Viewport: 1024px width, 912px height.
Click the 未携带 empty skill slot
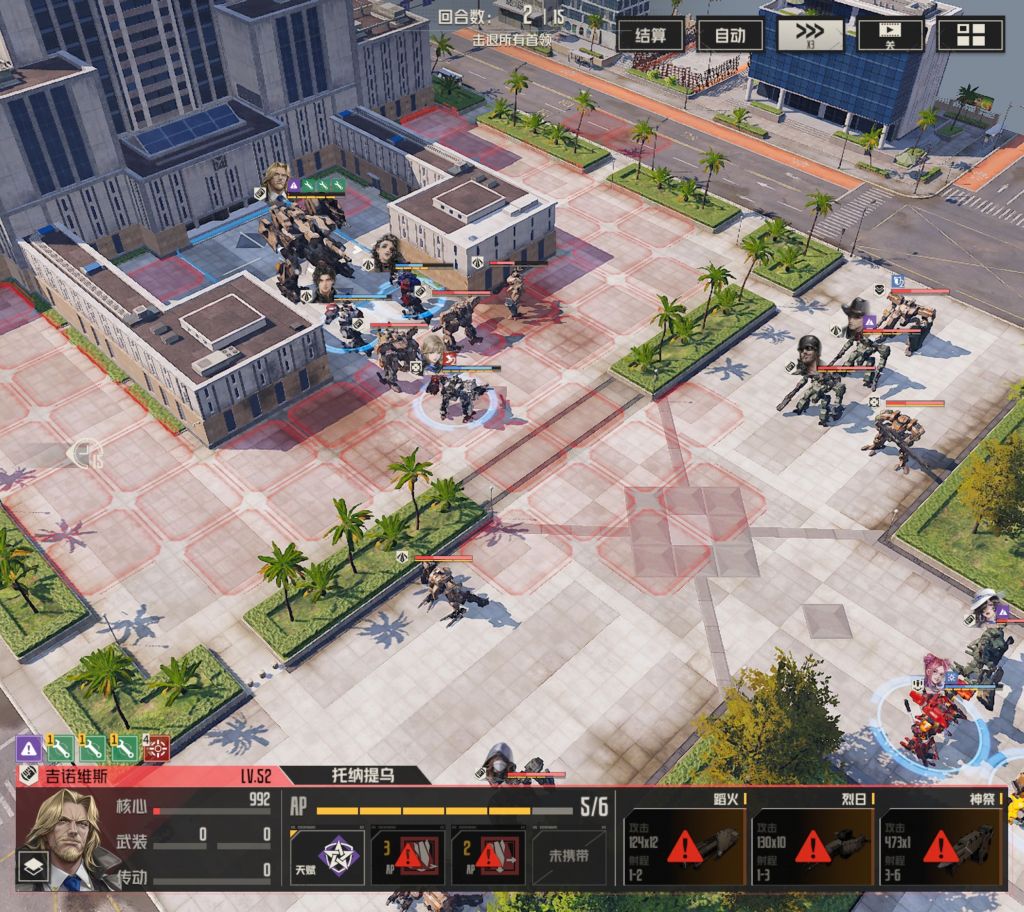click(x=570, y=856)
